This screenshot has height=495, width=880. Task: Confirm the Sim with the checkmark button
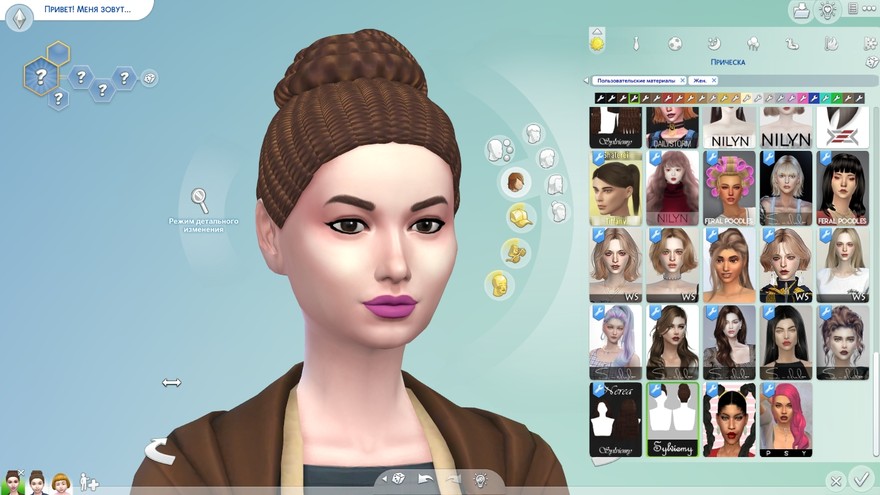[x=859, y=478]
